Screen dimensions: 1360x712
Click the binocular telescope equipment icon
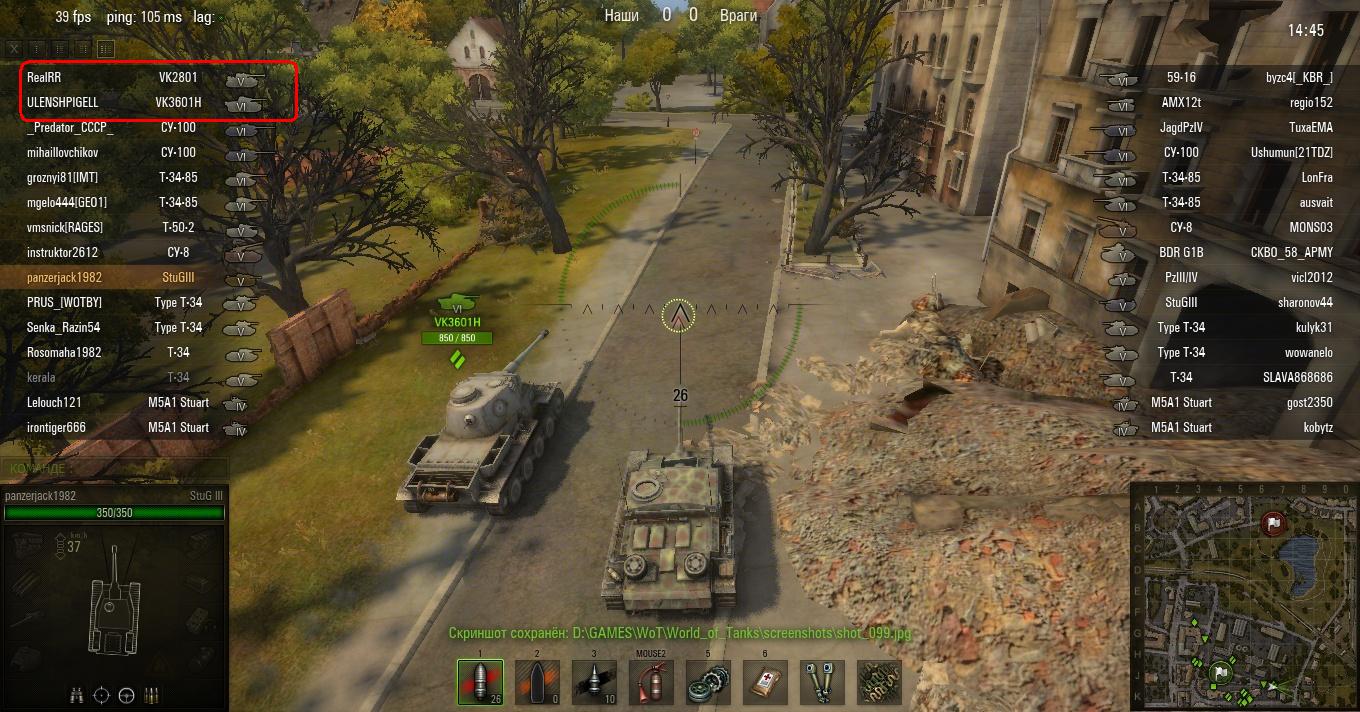point(822,682)
